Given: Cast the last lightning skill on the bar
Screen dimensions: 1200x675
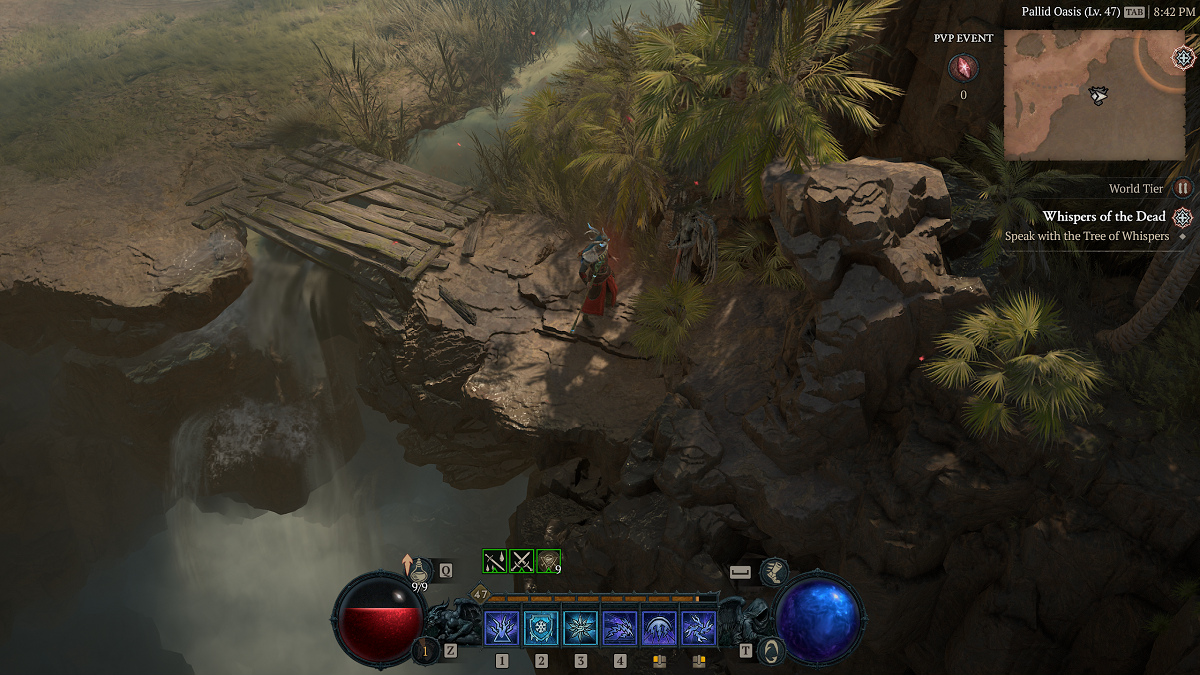Looking at the screenshot, I should [x=699, y=628].
